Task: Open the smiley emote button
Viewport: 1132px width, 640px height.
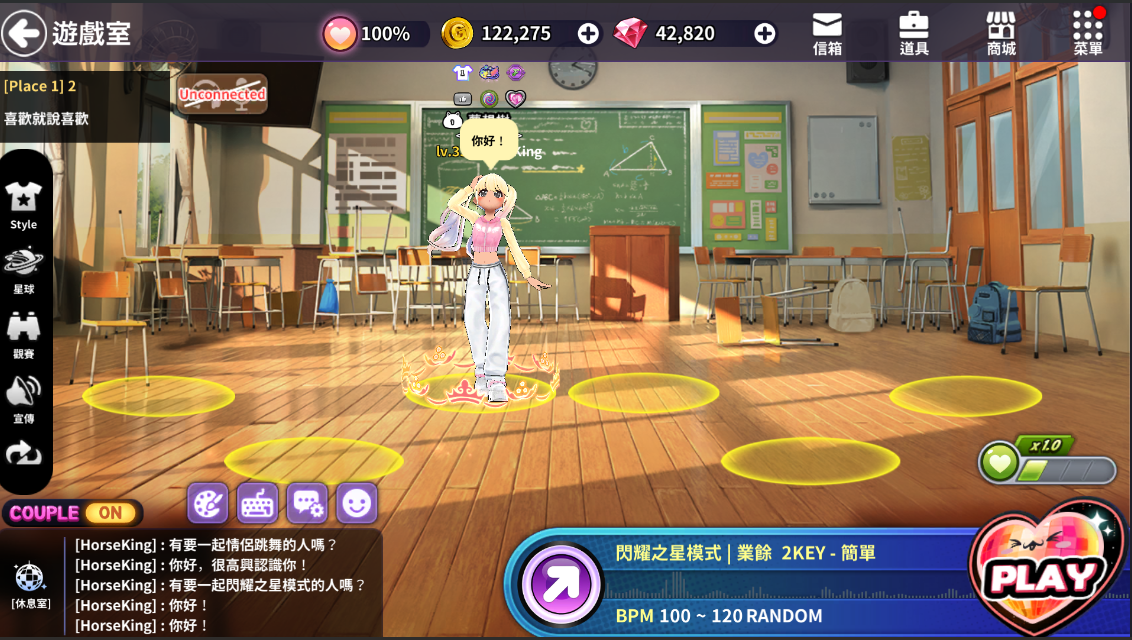Action: point(357,503)
